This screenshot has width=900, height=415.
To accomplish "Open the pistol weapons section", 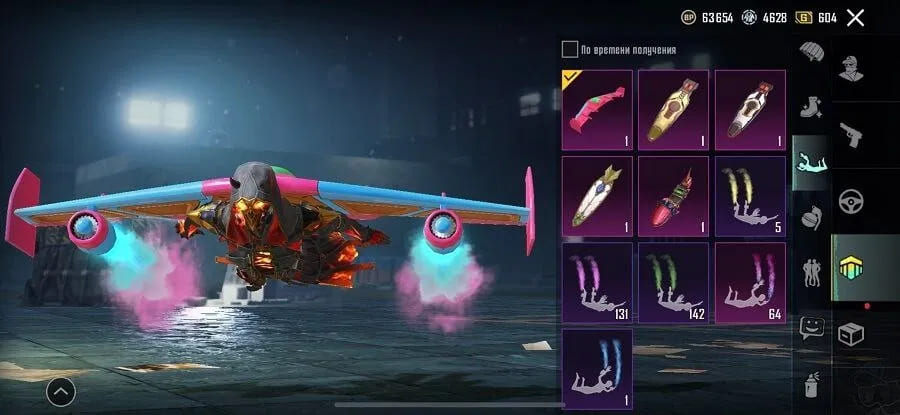I will 852,133.
